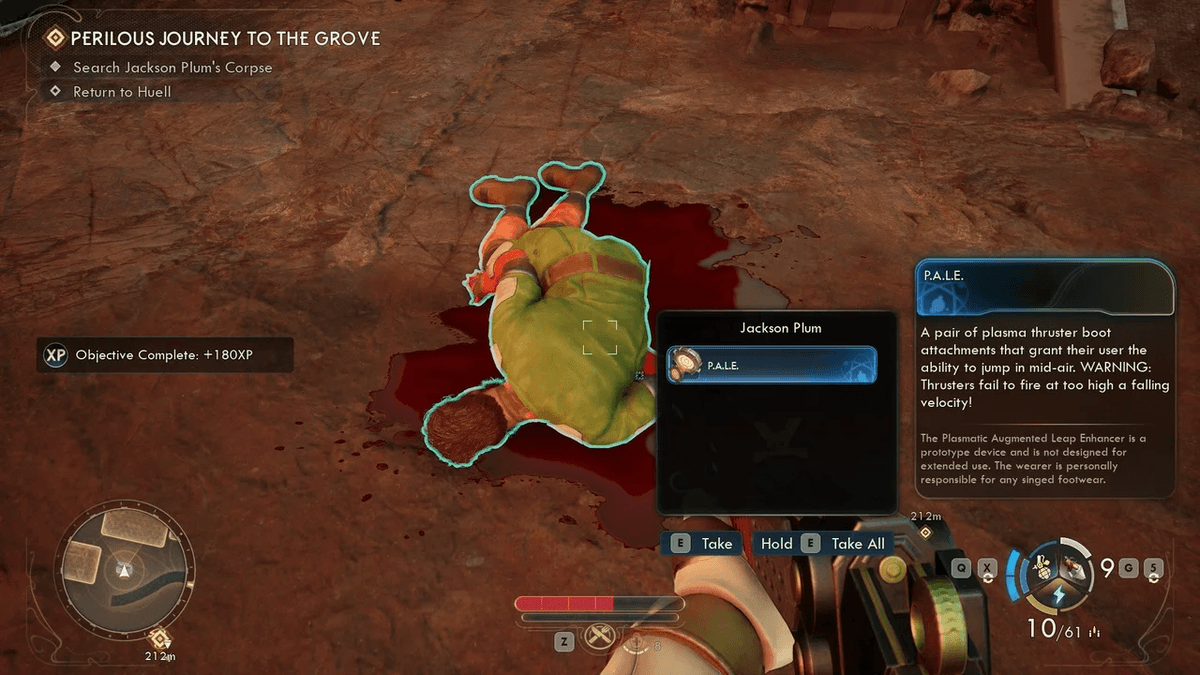Open the Perilous Journey to the Grove quest
Screen dimensions: 1200x675
[x=225, y=39]
